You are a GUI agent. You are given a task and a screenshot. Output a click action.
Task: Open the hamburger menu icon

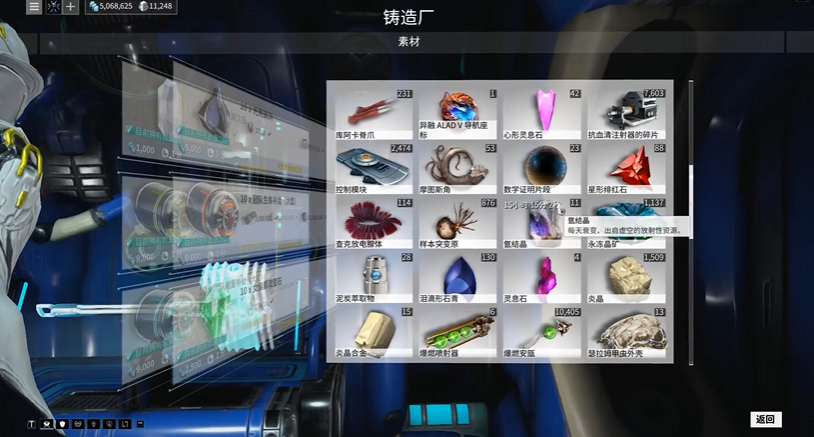pos(34,7)
